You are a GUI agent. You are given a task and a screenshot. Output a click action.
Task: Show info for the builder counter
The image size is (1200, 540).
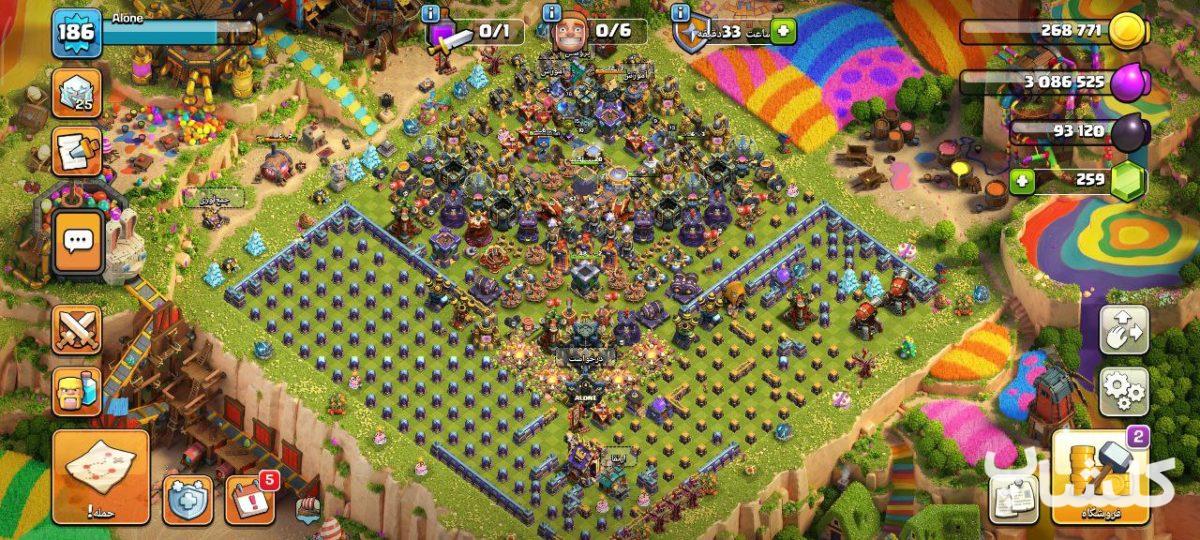coord(552,13)
